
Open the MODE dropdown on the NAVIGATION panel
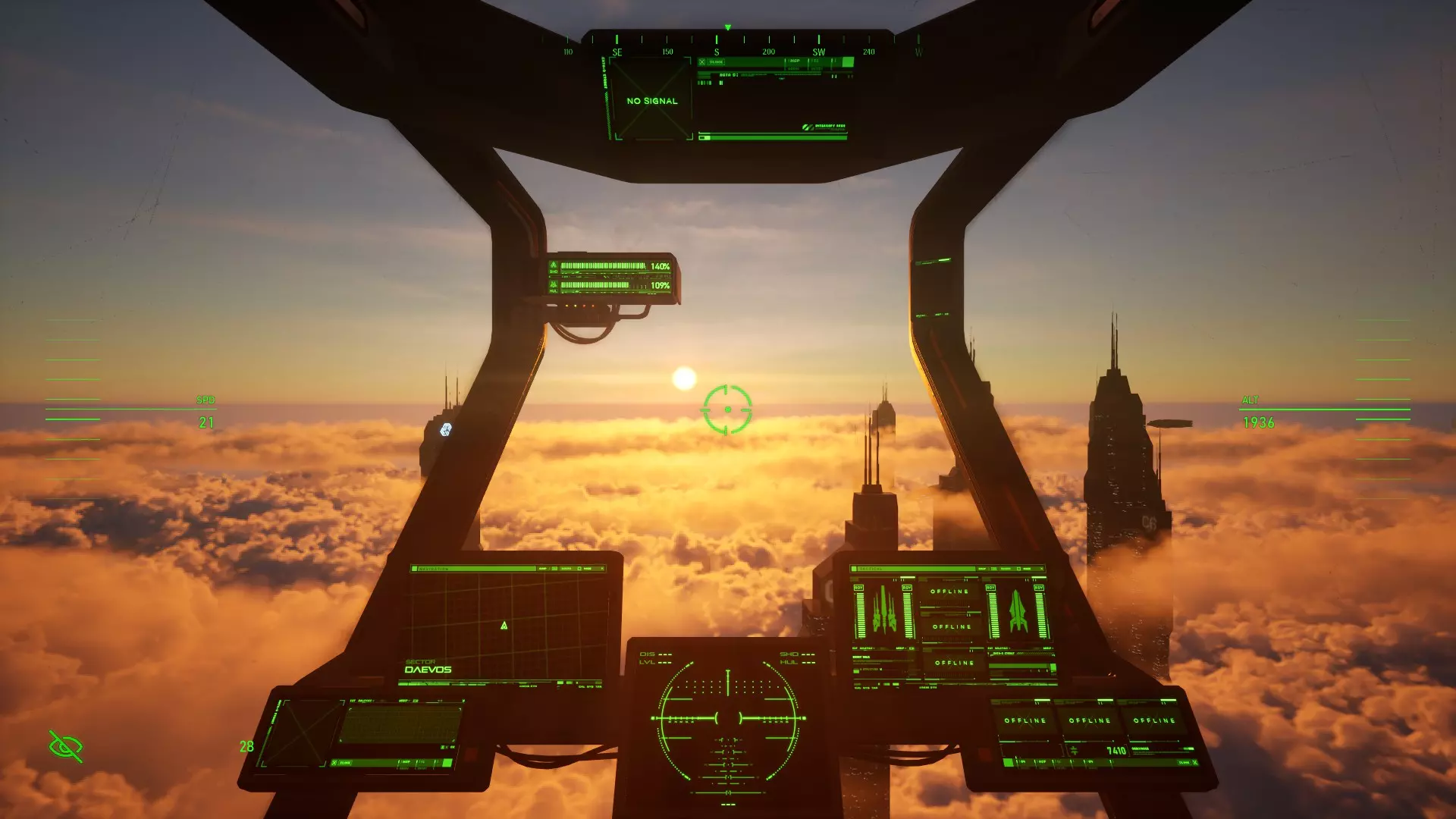pos(588,568)
